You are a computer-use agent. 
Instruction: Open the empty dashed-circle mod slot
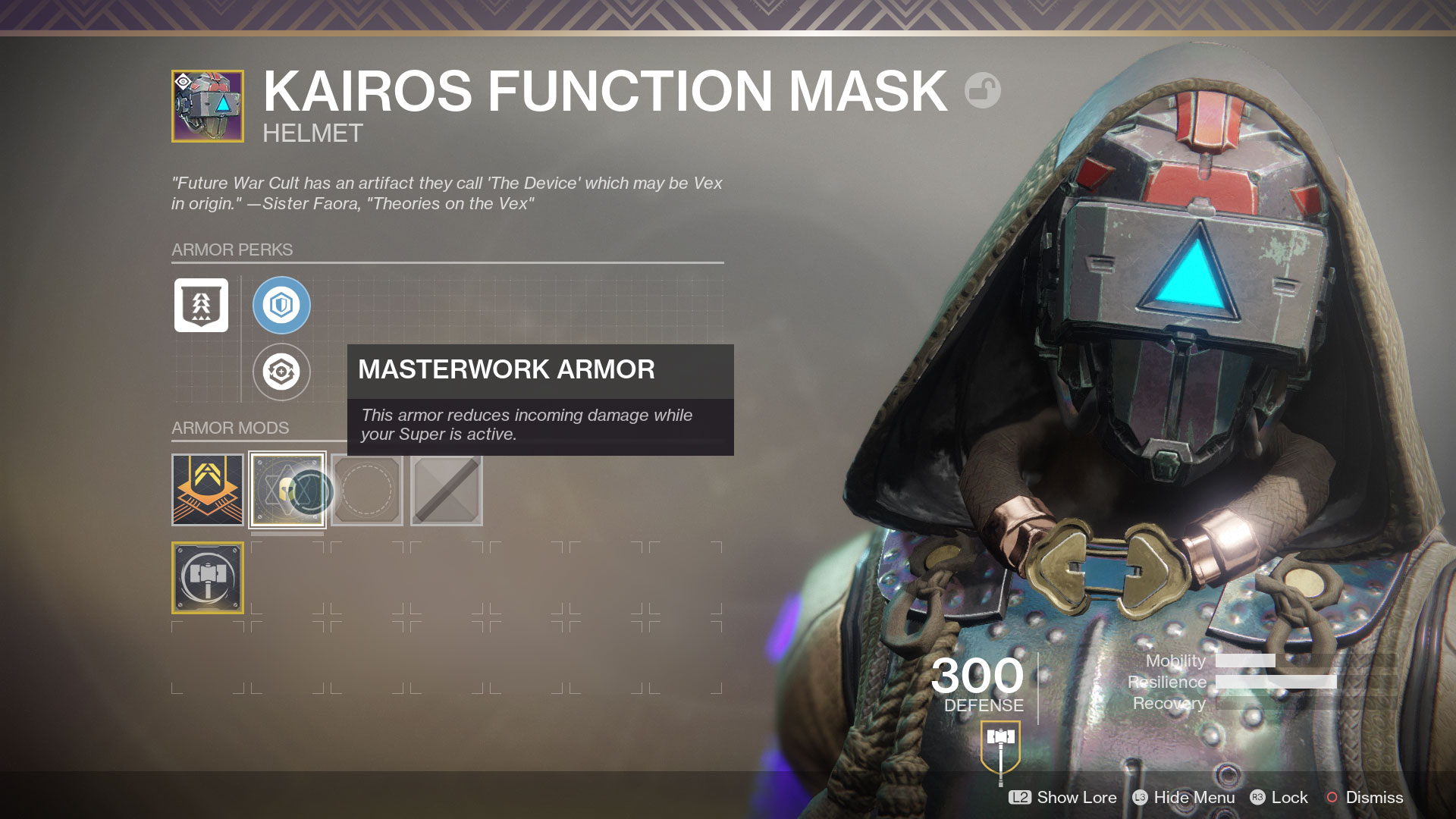tap(367, 489)
